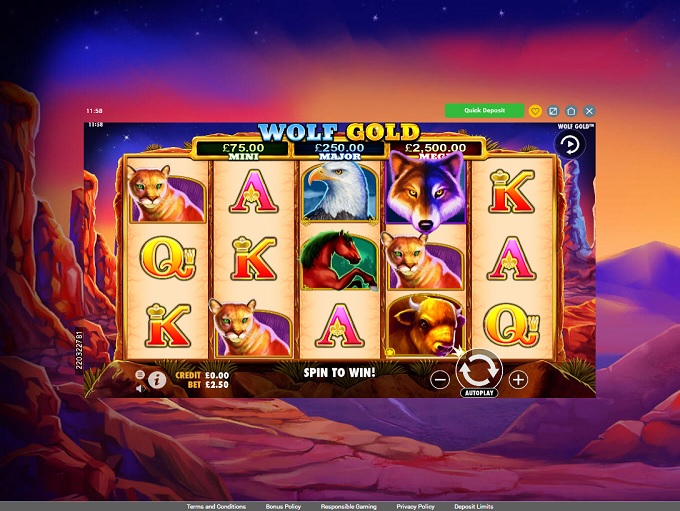This screenshot has height=511, width=680.
Task: Open the Responsible Gaming link
Action: coord(348,507)
